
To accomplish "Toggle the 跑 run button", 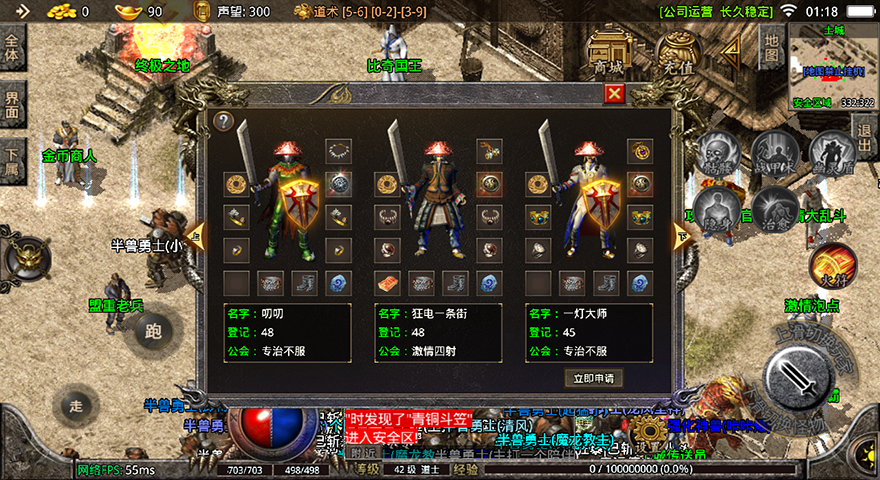I will point(153,330).
